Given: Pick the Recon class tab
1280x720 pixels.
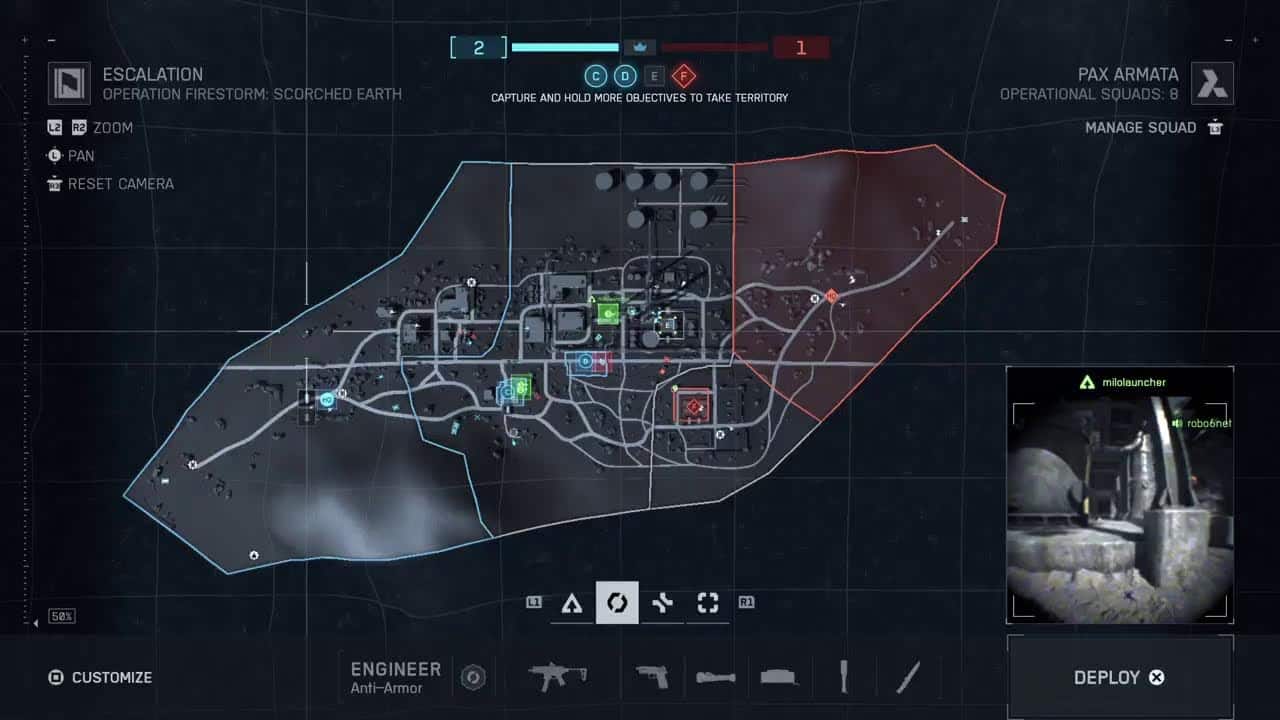Looking at the screenshot, I should pyautogui.click(x=708, y=603).
